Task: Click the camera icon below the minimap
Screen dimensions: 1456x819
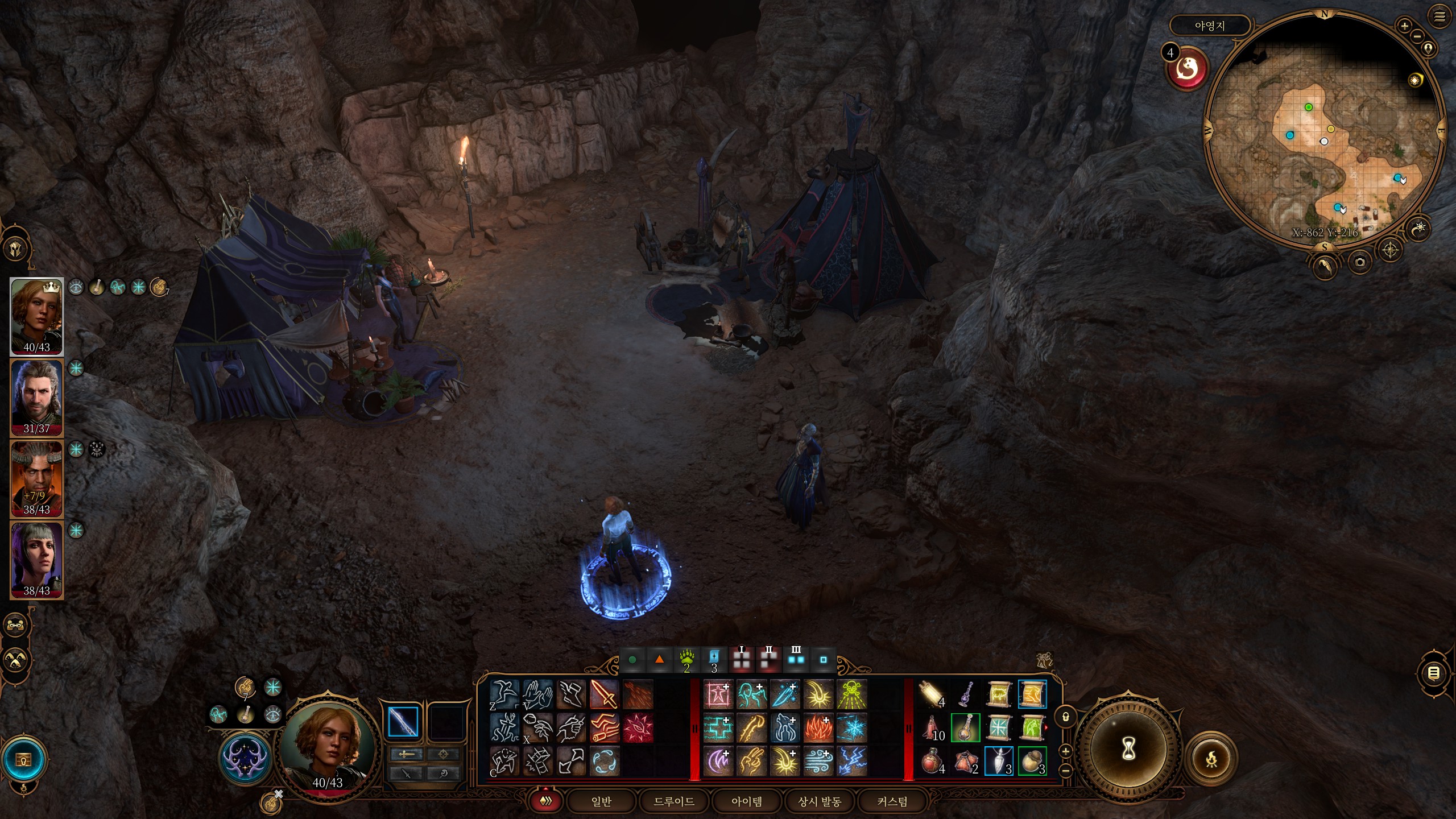Action: (x=1360, y=262)
